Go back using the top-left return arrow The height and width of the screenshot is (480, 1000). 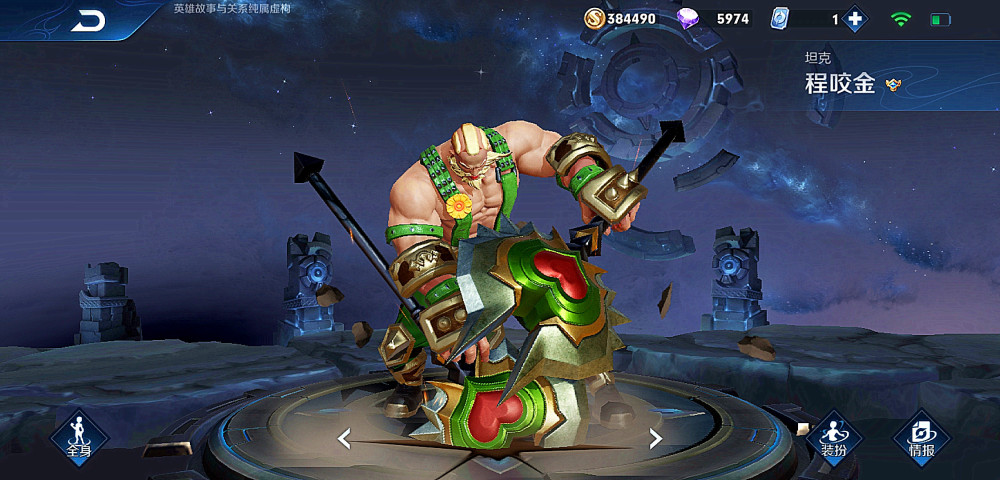pos(89,21)
